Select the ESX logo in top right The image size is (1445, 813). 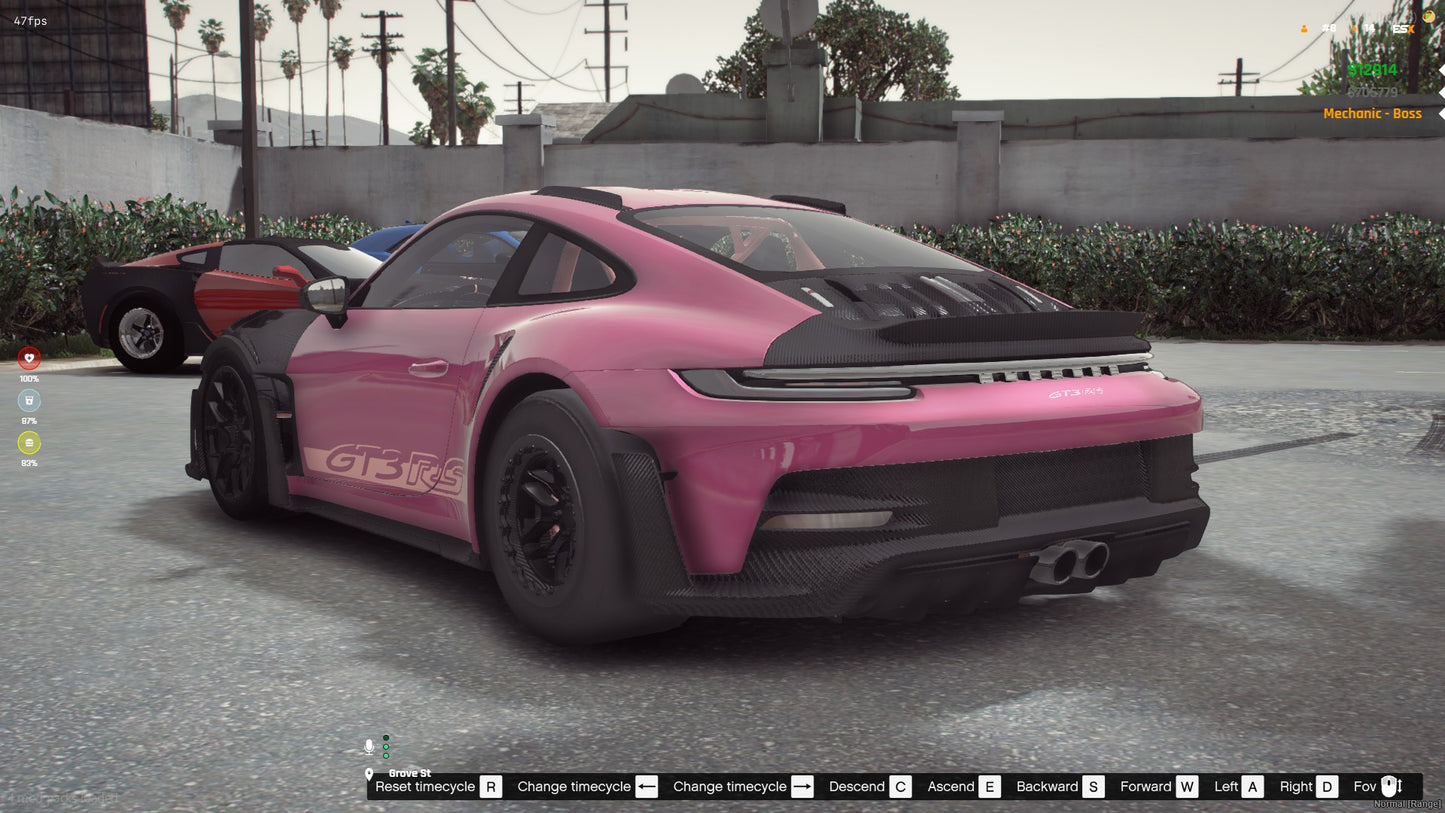point(1403,28)
